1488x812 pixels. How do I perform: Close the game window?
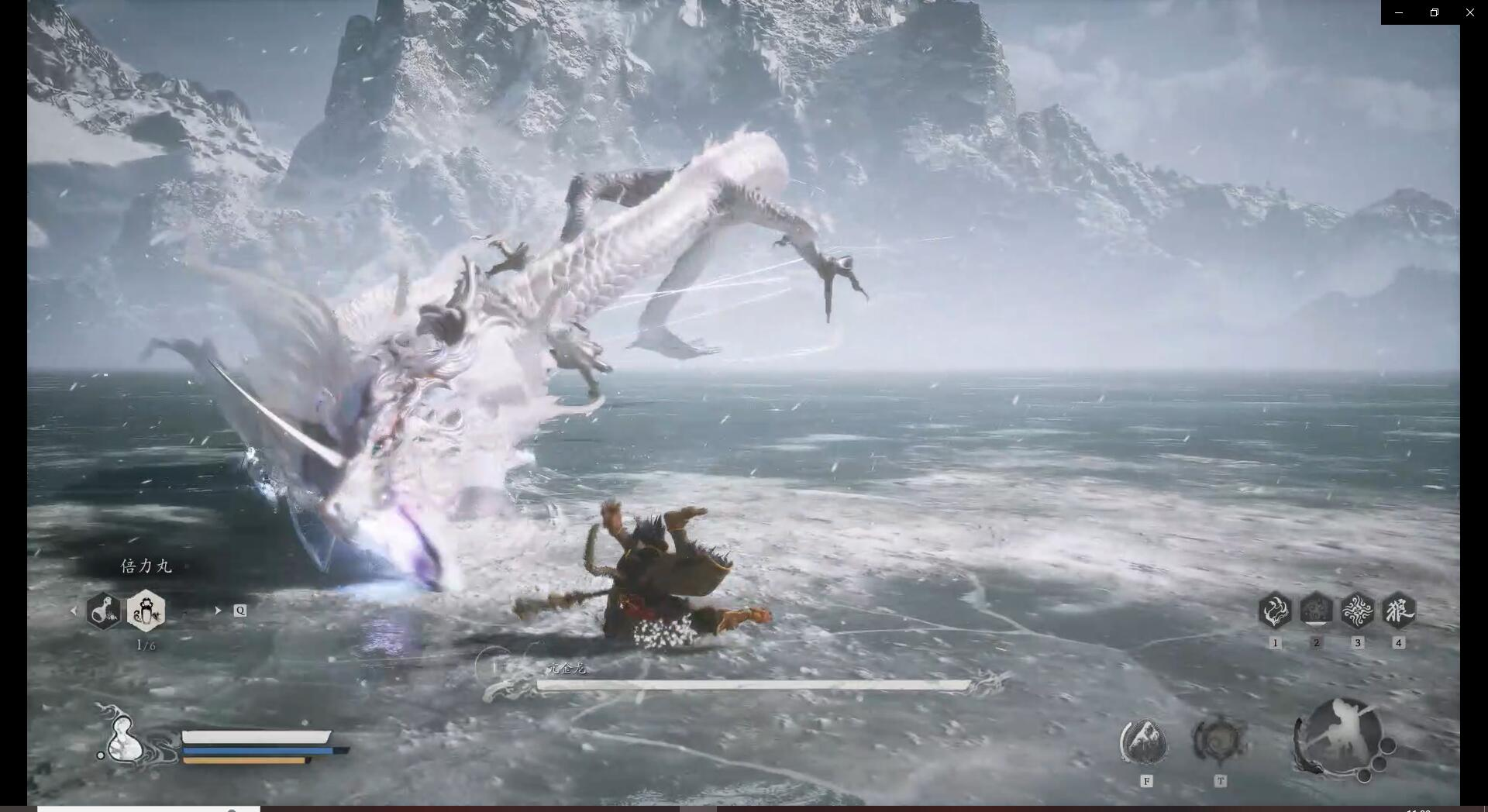(x=1469, y=12)
